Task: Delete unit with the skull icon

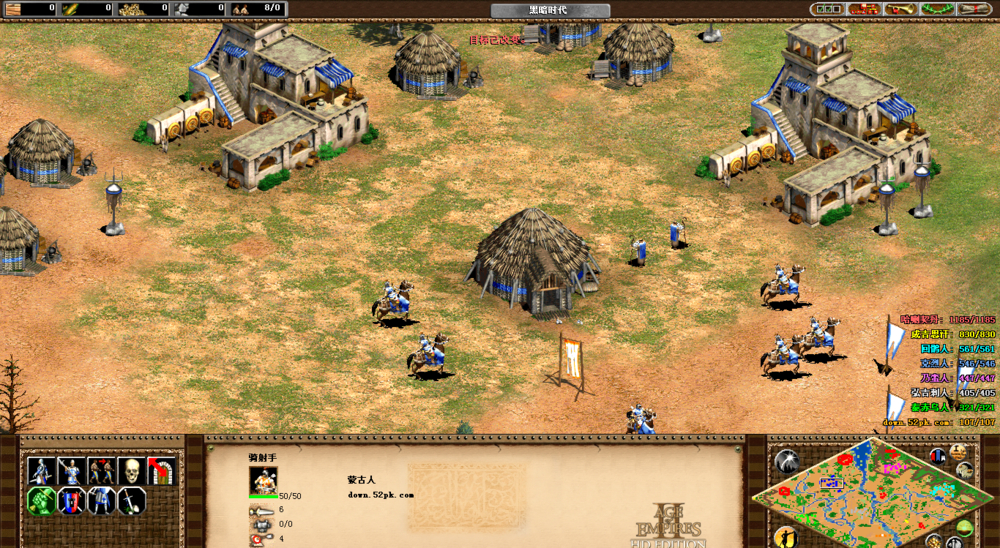Action: pos(131,471)
